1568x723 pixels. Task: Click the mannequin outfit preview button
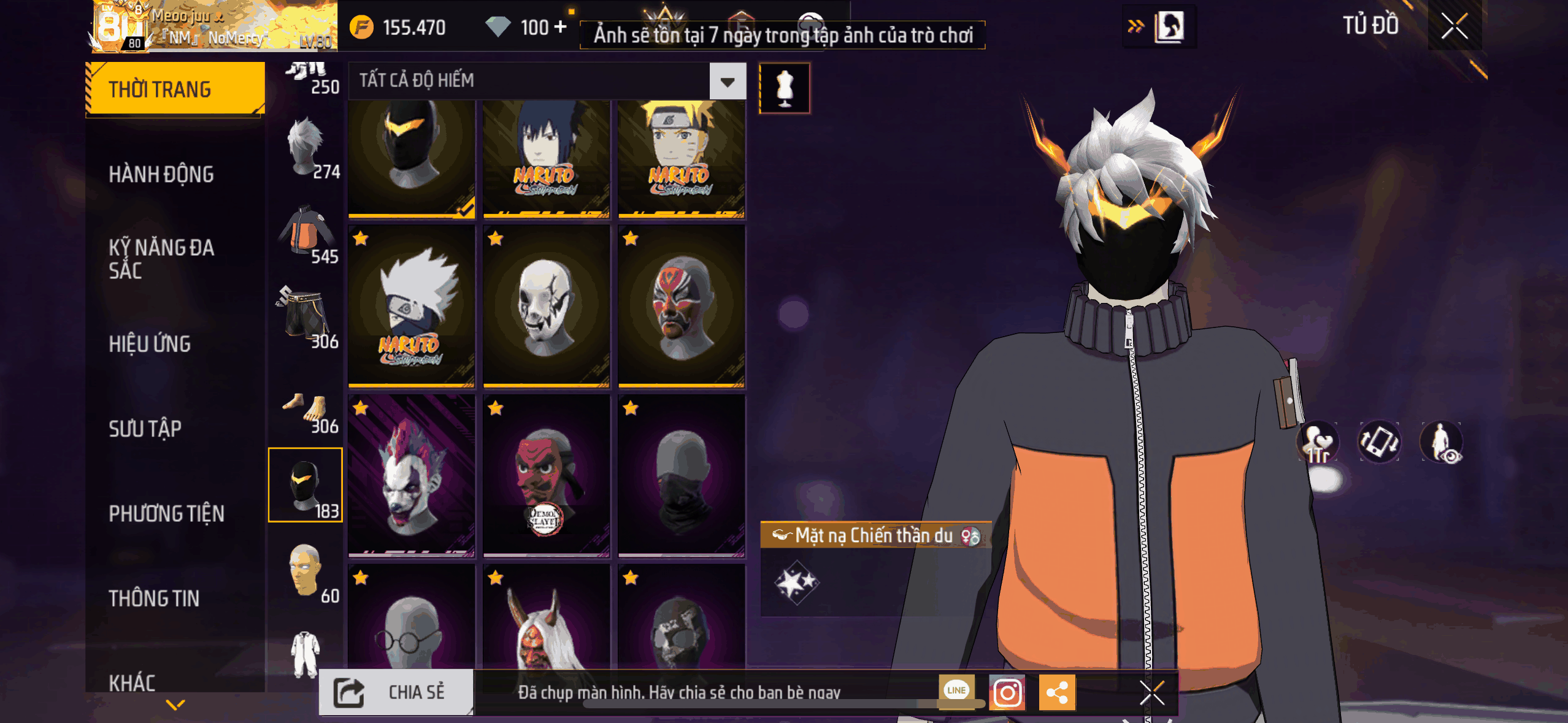tap(785, 88)
